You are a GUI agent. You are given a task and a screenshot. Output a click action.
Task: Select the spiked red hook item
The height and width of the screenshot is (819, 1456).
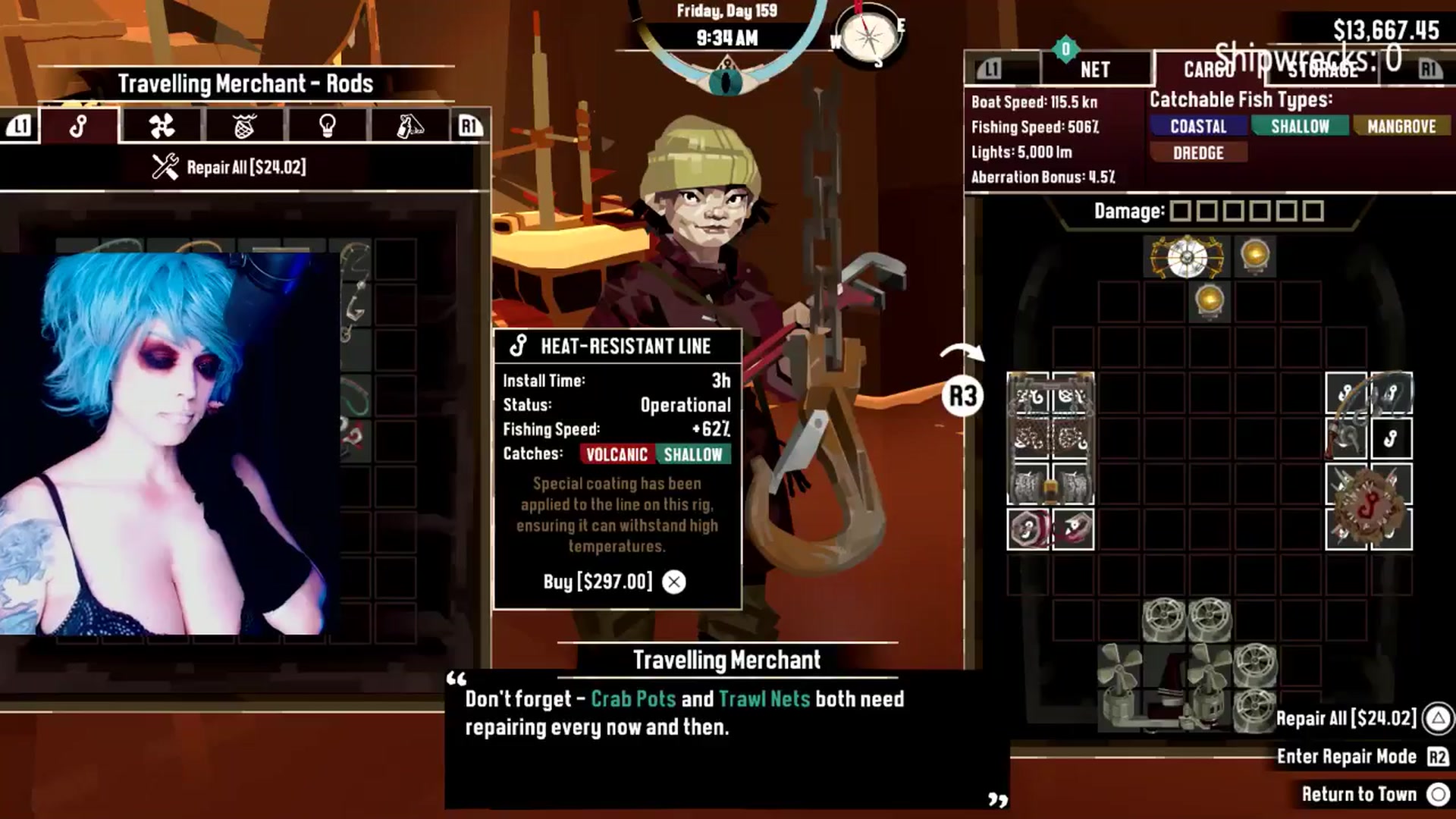(x=1369, y=506)
